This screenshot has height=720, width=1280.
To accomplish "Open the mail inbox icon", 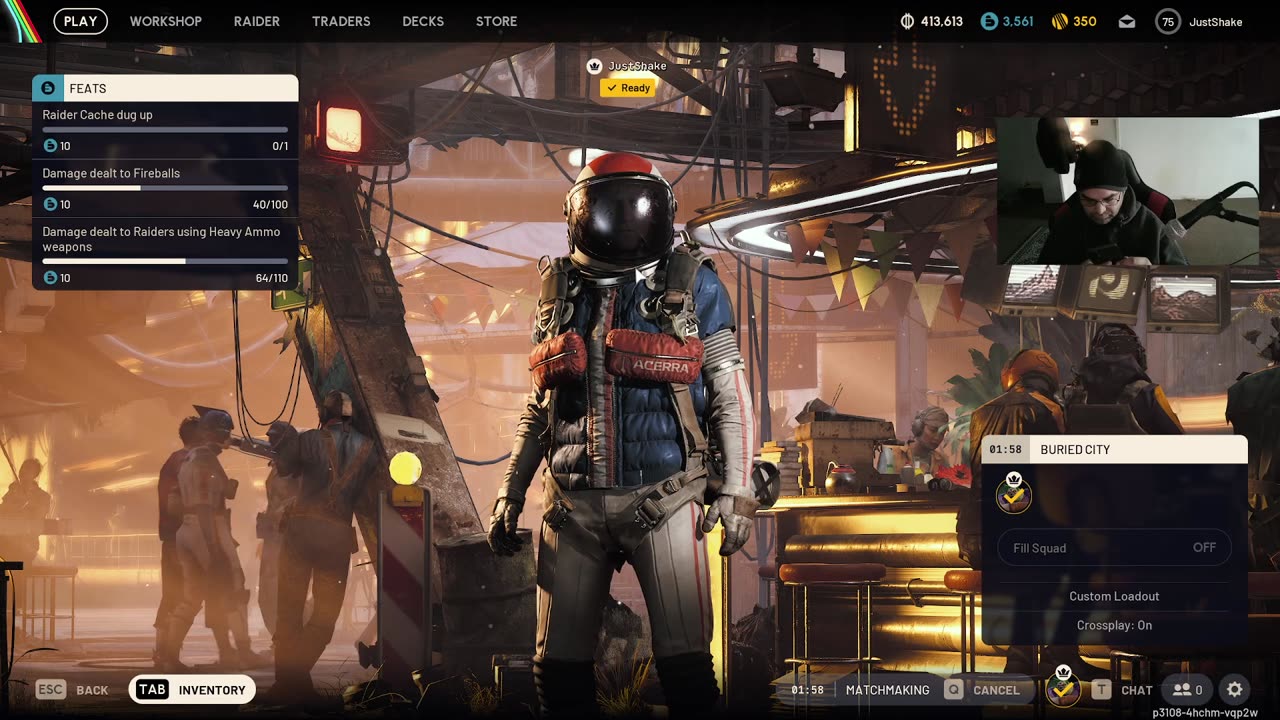I will 1127,21.
